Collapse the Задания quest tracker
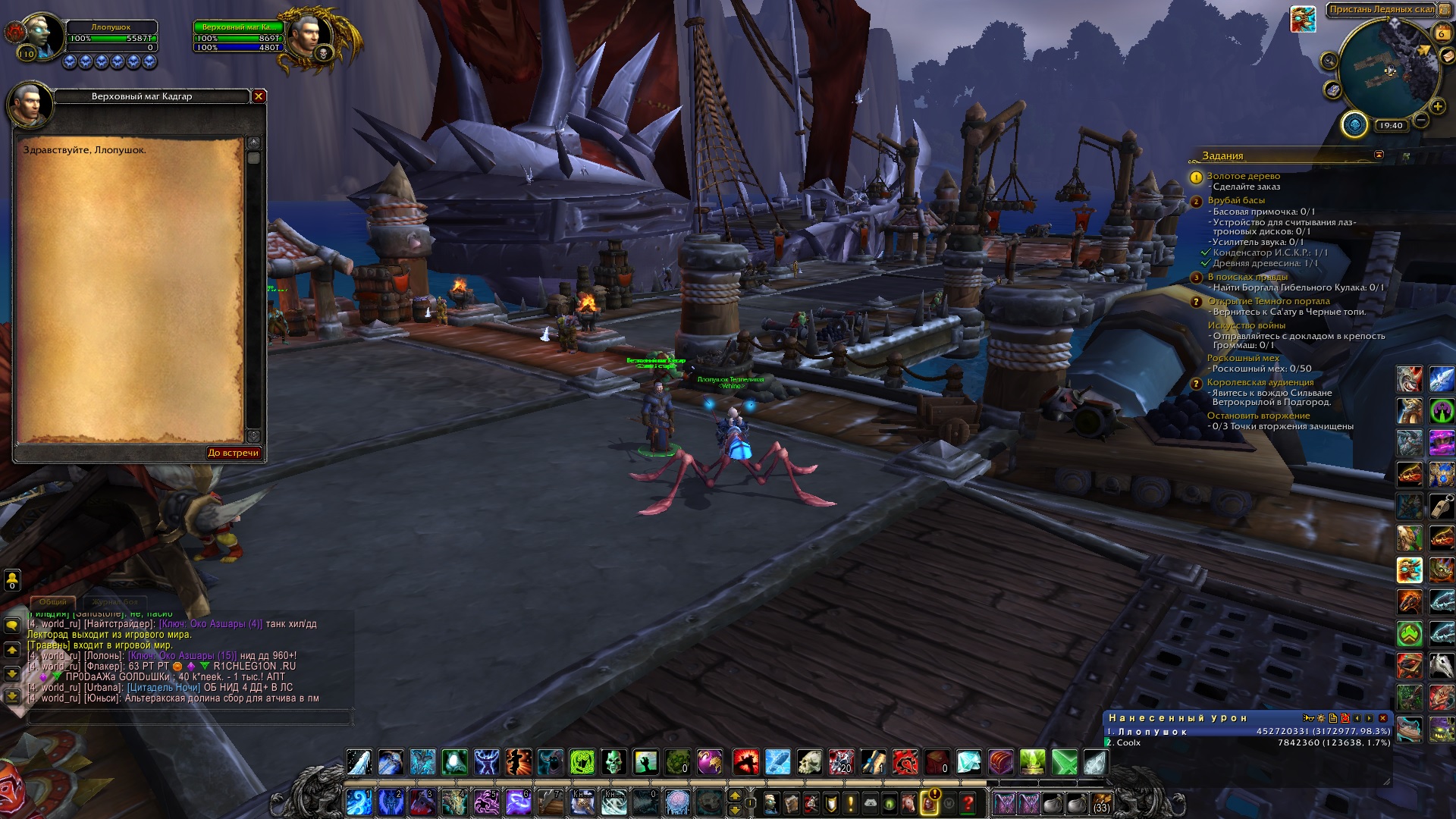 tap(1379, 155)
